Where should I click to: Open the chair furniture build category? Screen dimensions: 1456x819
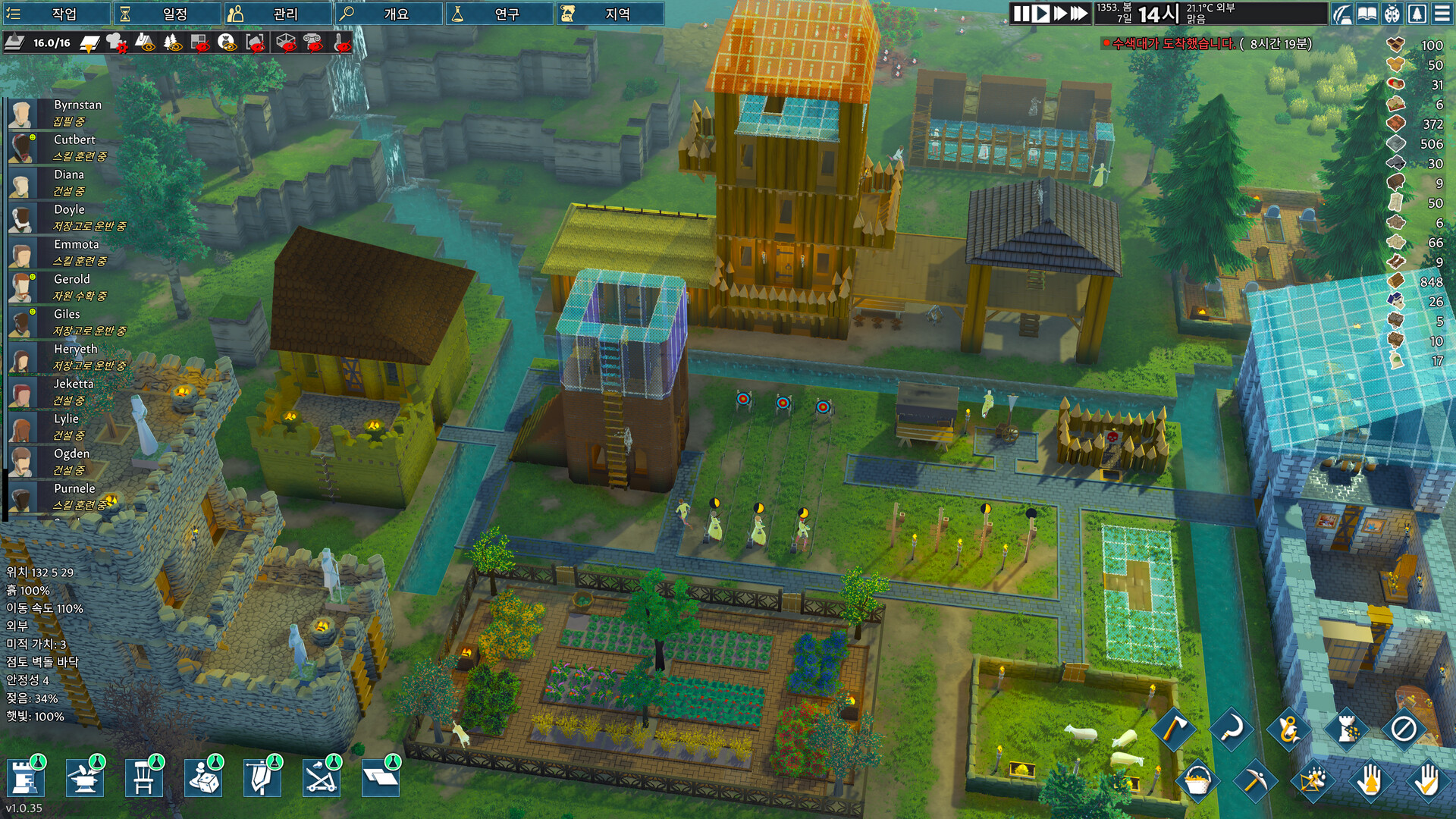pos(143,778)
